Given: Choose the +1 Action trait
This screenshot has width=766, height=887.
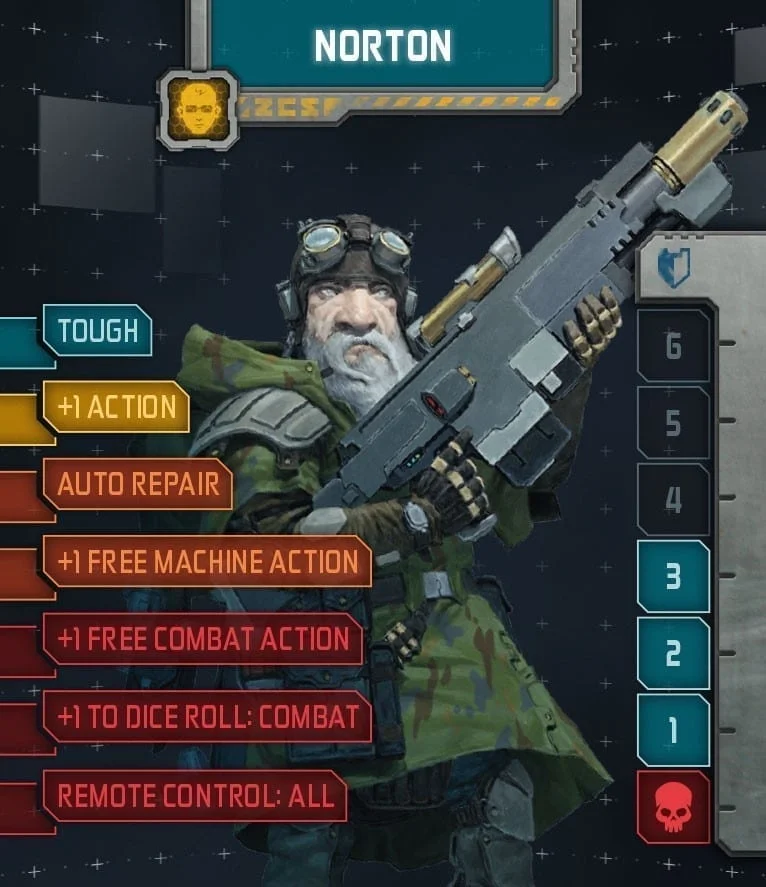Looking at the screenshot, I should [x=116, y=407].
